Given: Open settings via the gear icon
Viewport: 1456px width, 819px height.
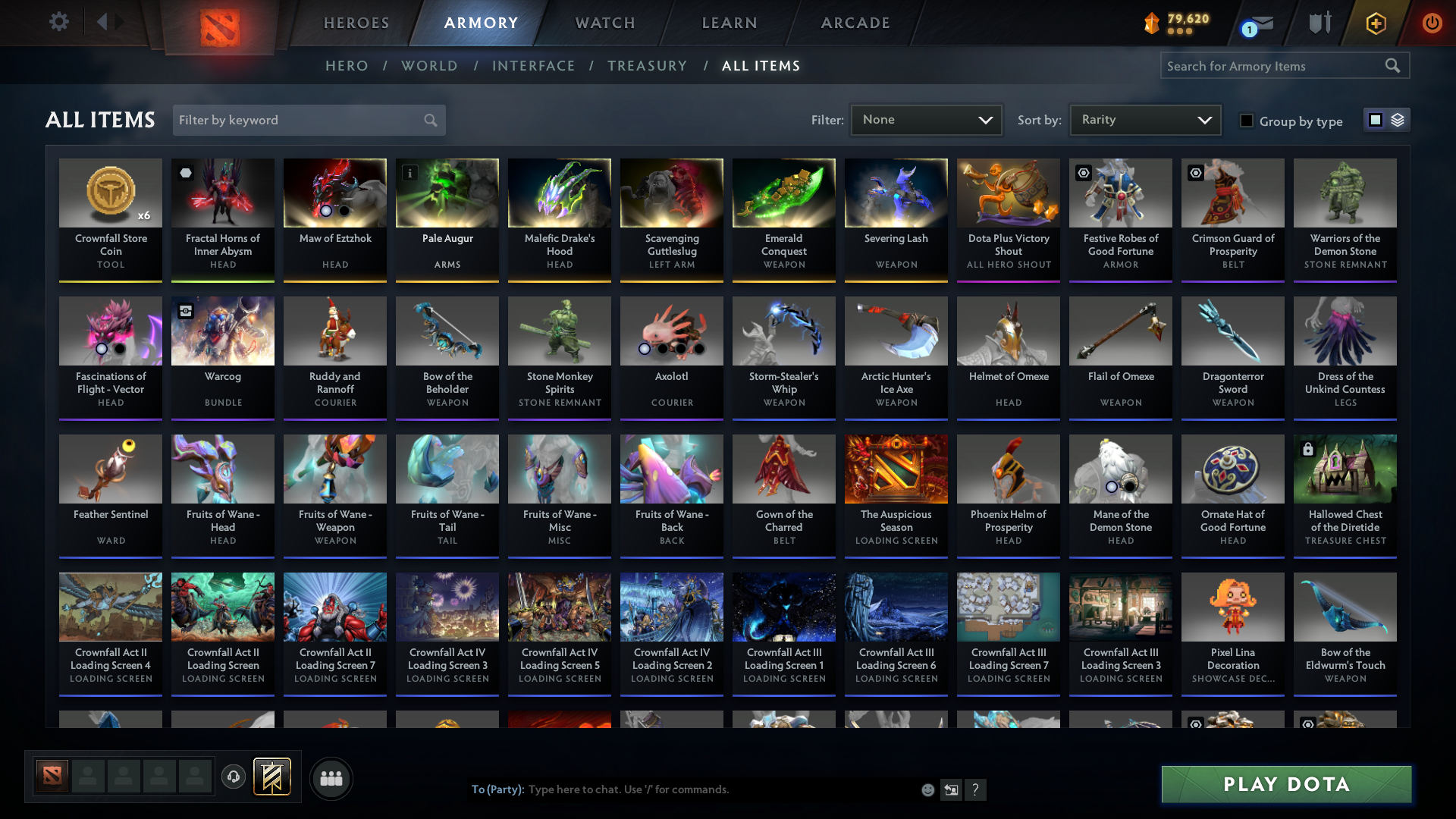Looking at the screenshot, I should [59, 21].
